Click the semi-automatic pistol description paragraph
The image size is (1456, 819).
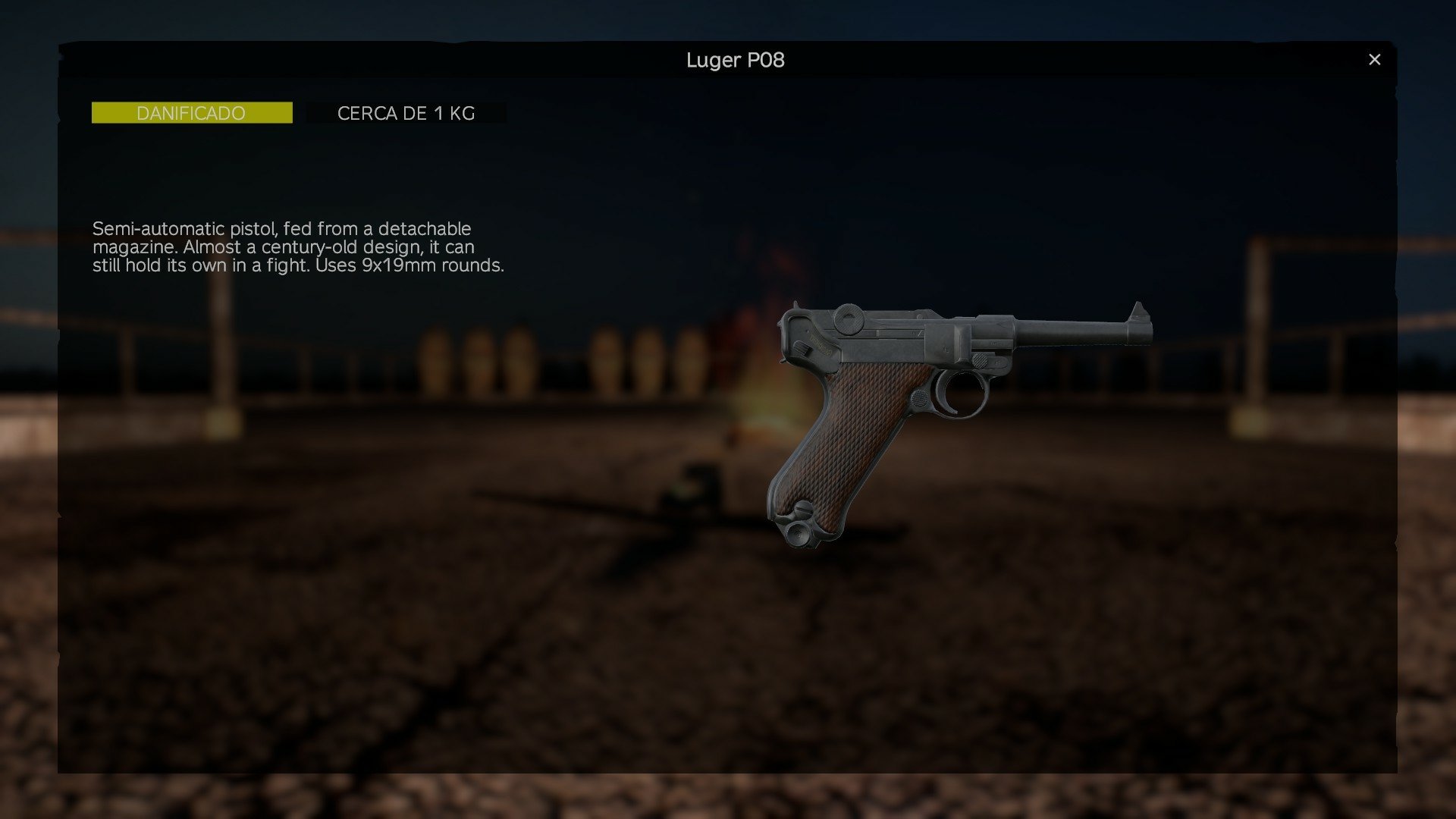tap(300, 247)
